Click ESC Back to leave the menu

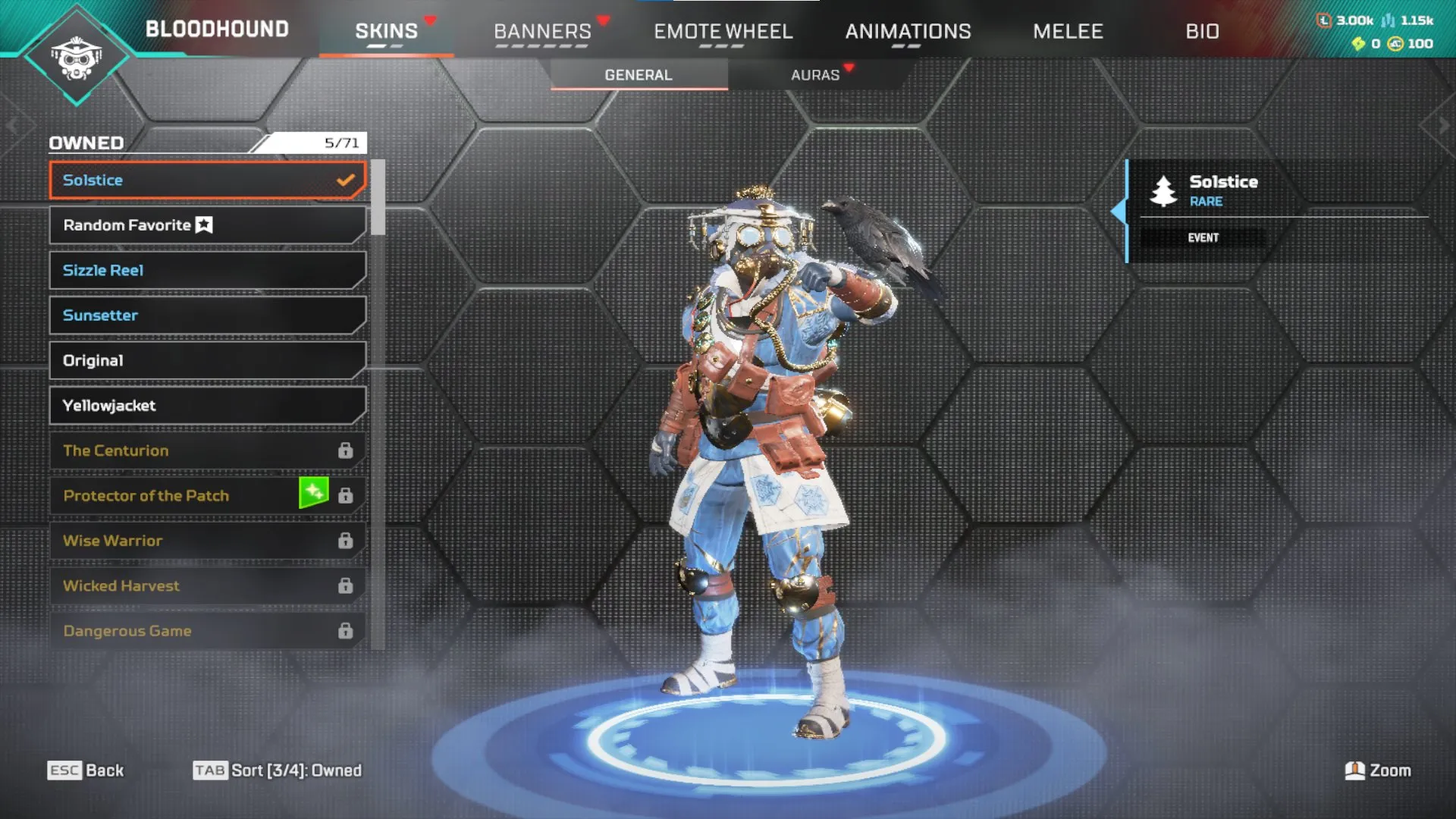[x=86, y=770]
